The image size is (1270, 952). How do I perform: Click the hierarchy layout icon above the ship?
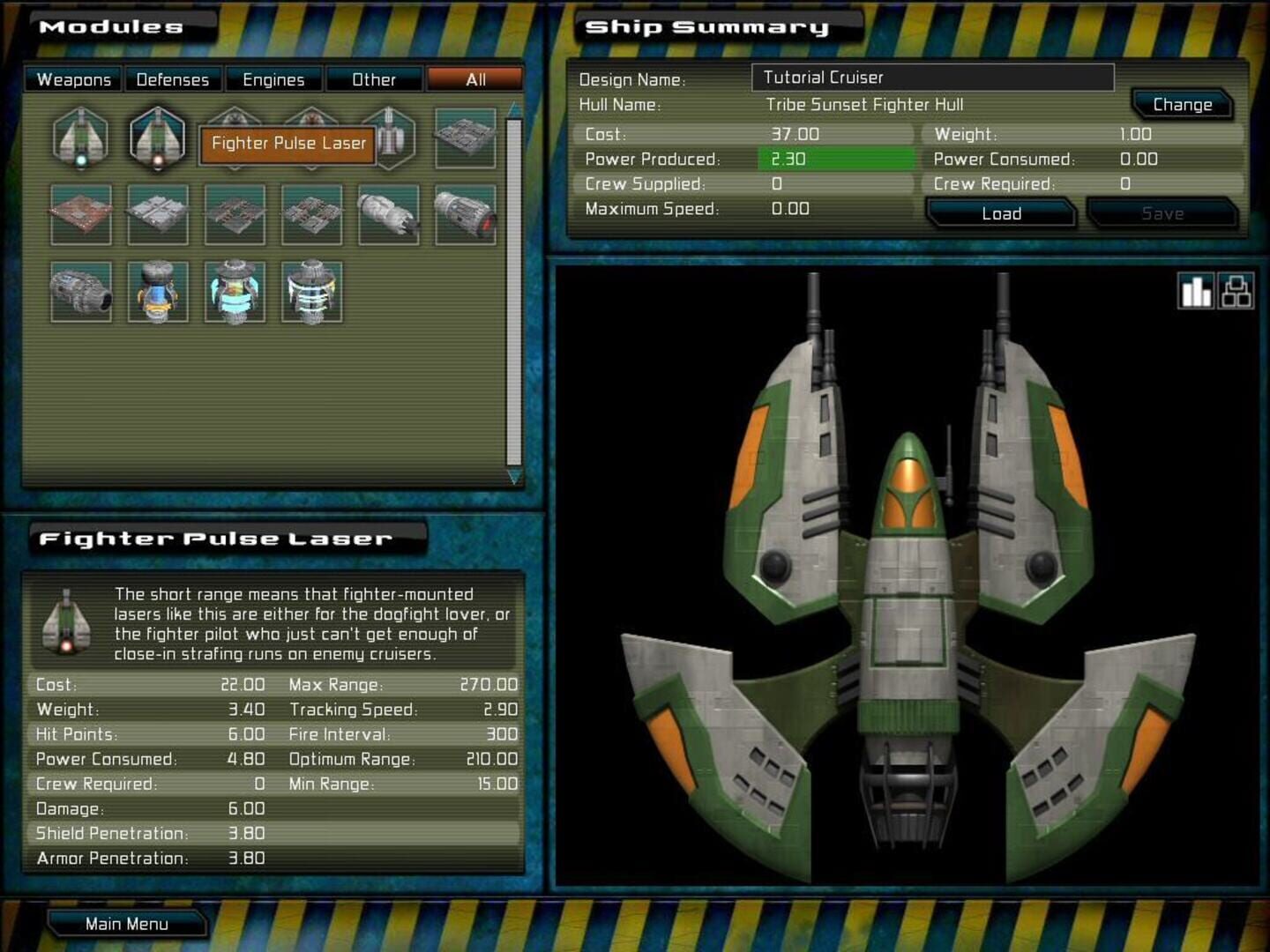[1237, 290]
